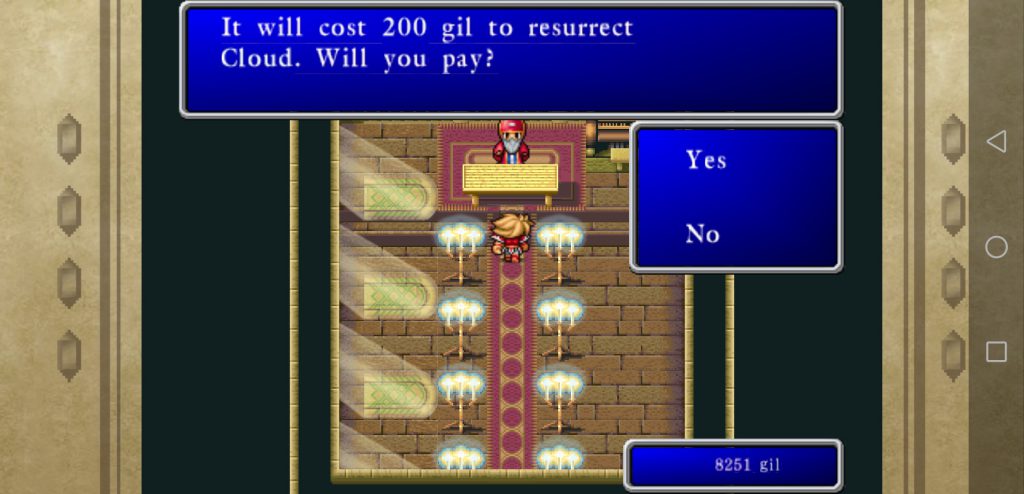Tap the Android home circle button
Image resolution: width=1024 pixels, height=494 pixels.
click(996, 247)
